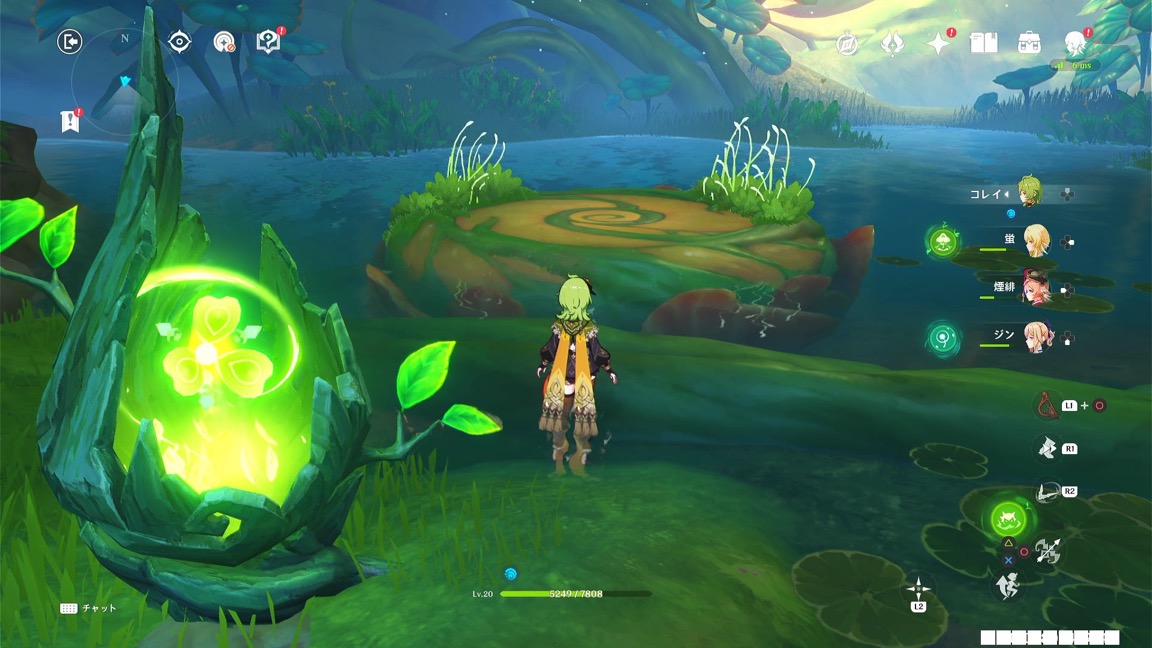
Task: Switch to party member 煙緋
Action: pos(1035,289)
